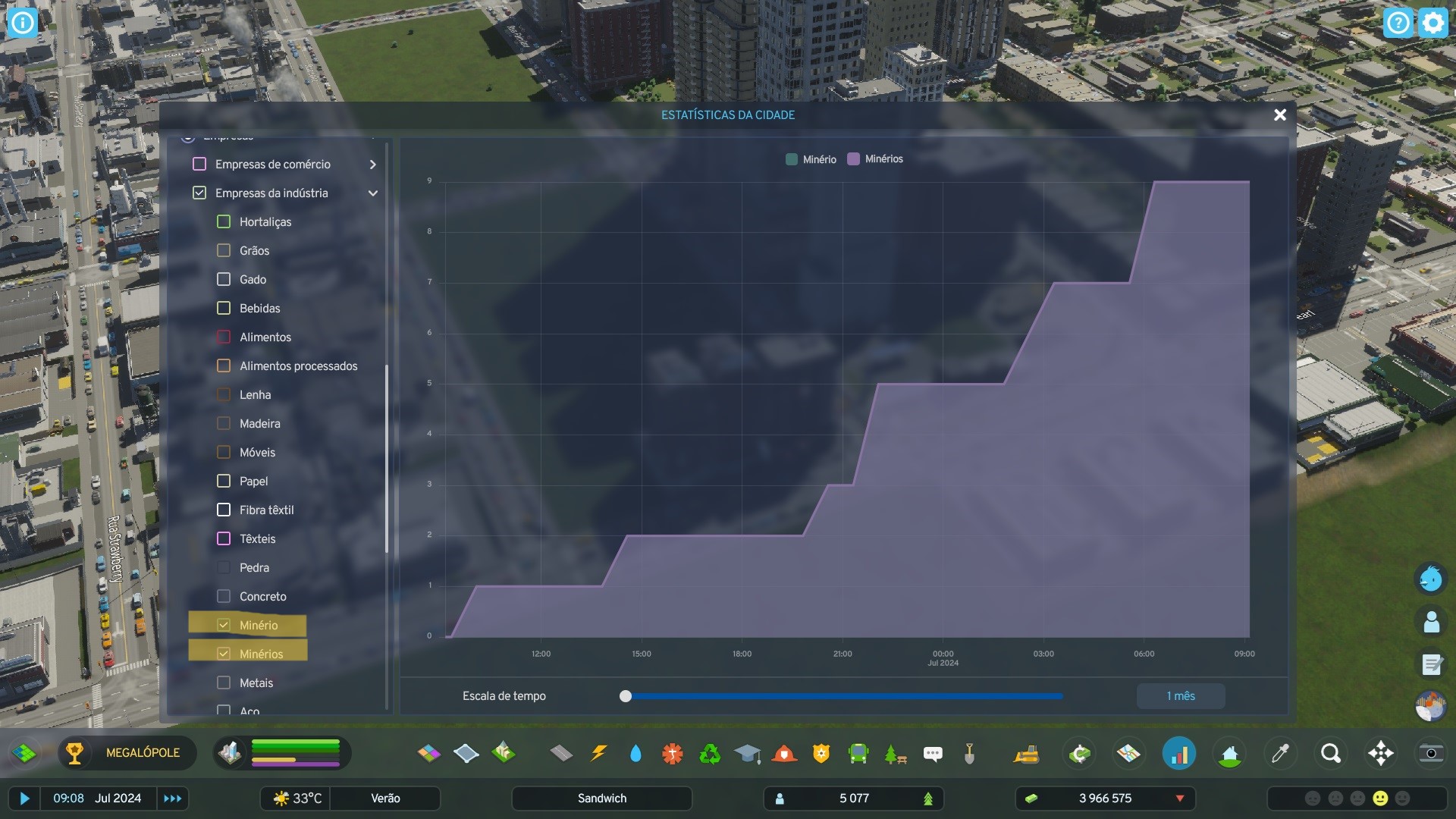Enable the Concreto checkbox

tap(224, 596)
